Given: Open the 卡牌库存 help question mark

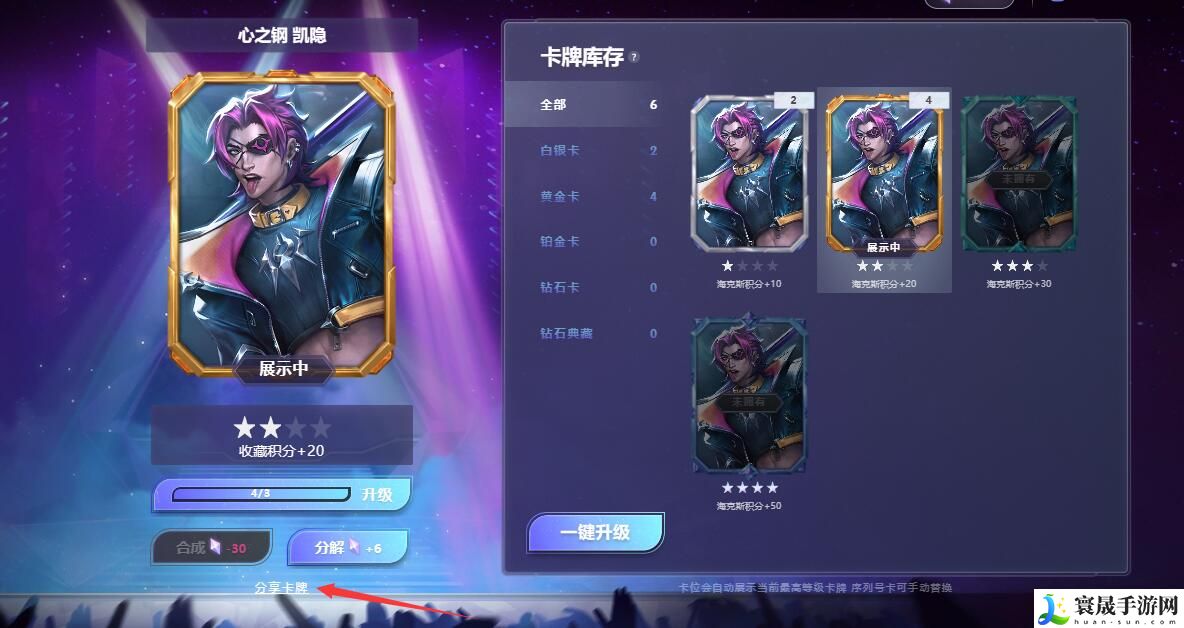Looking at the screenshot, I should (634, 58).
